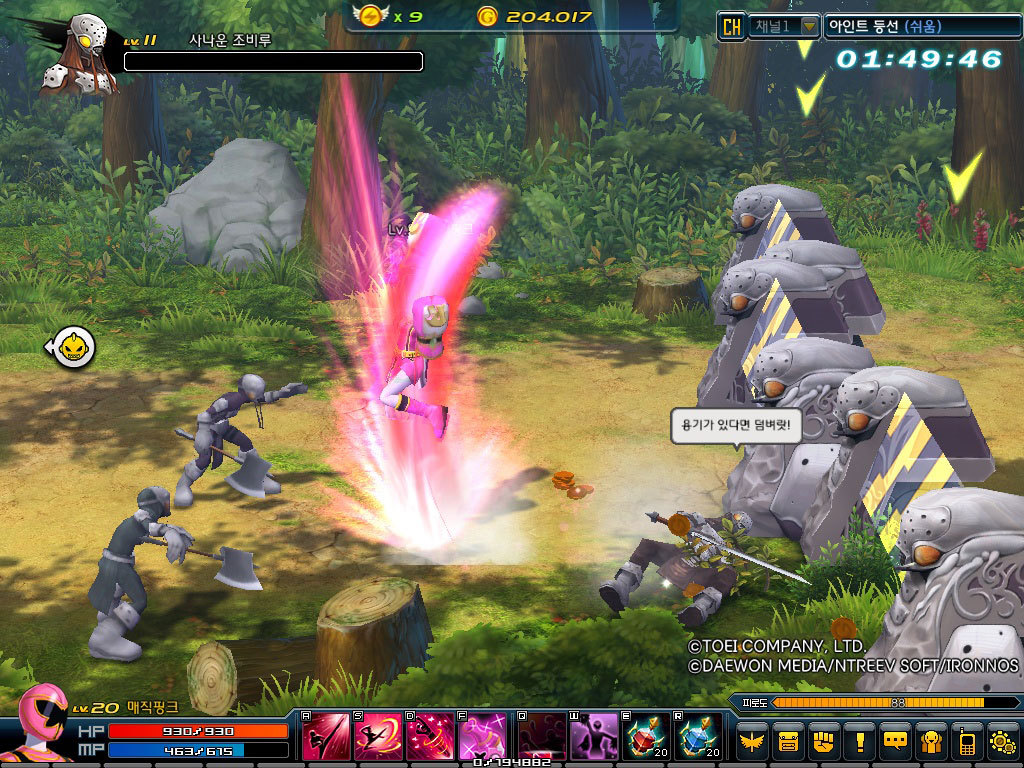
Task: Click the yellow CH channel button
Action: pyautogui.click(x=732, y=26)
